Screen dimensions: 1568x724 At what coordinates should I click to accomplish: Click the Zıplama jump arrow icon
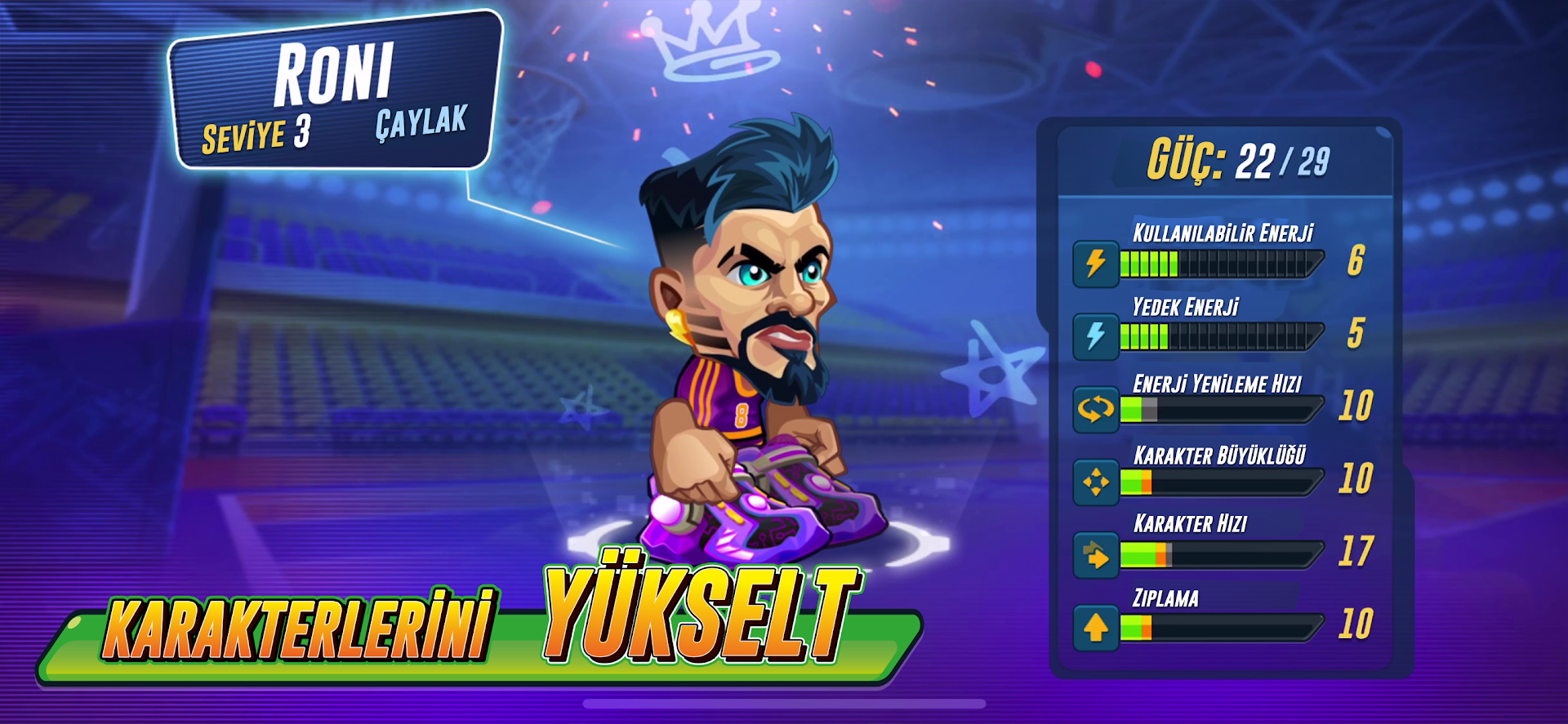(1095, 630)
